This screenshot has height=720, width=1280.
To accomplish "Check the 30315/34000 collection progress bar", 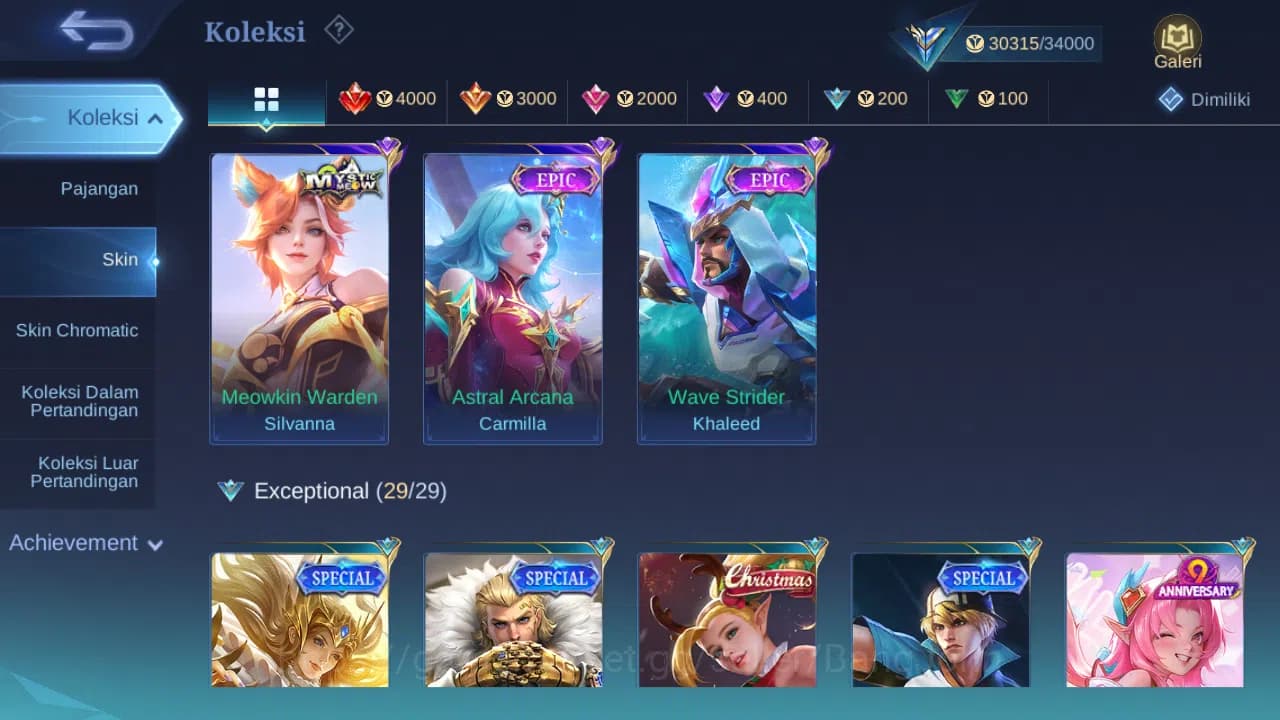I will [1030, 43].
